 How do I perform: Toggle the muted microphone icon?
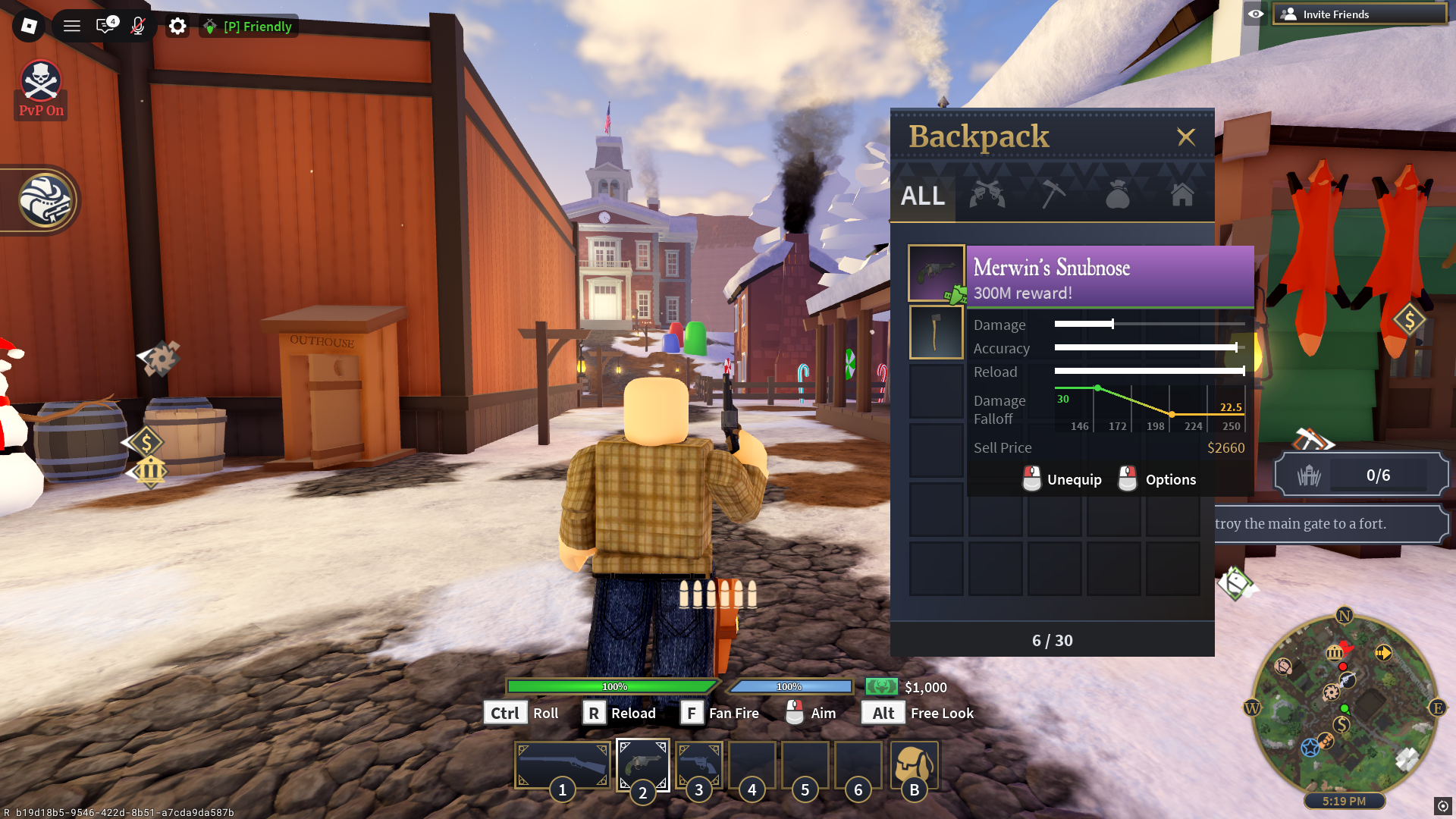pyautogui.click(x=136, y=26)
